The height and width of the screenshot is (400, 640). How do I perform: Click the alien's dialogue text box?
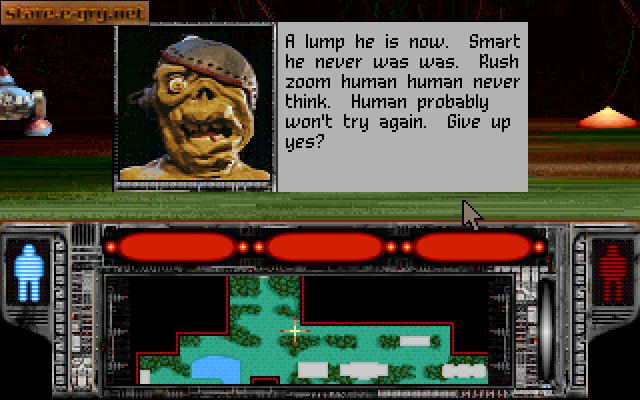click(x=400, y=105)
